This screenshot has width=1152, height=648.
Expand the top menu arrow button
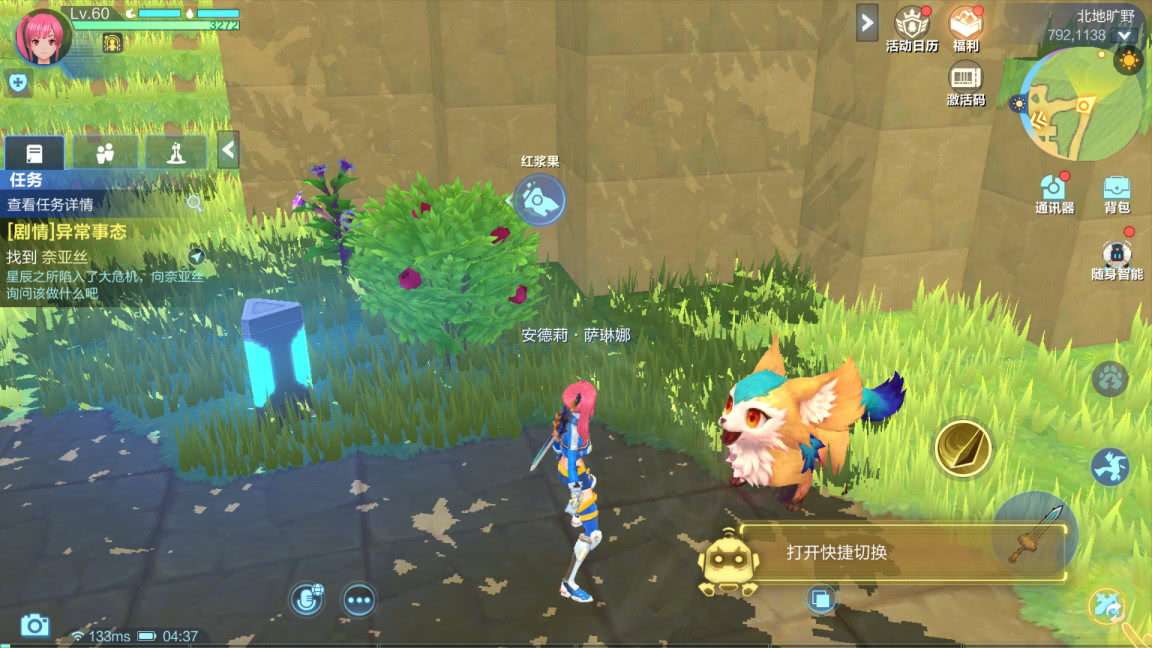click(867, 22)
